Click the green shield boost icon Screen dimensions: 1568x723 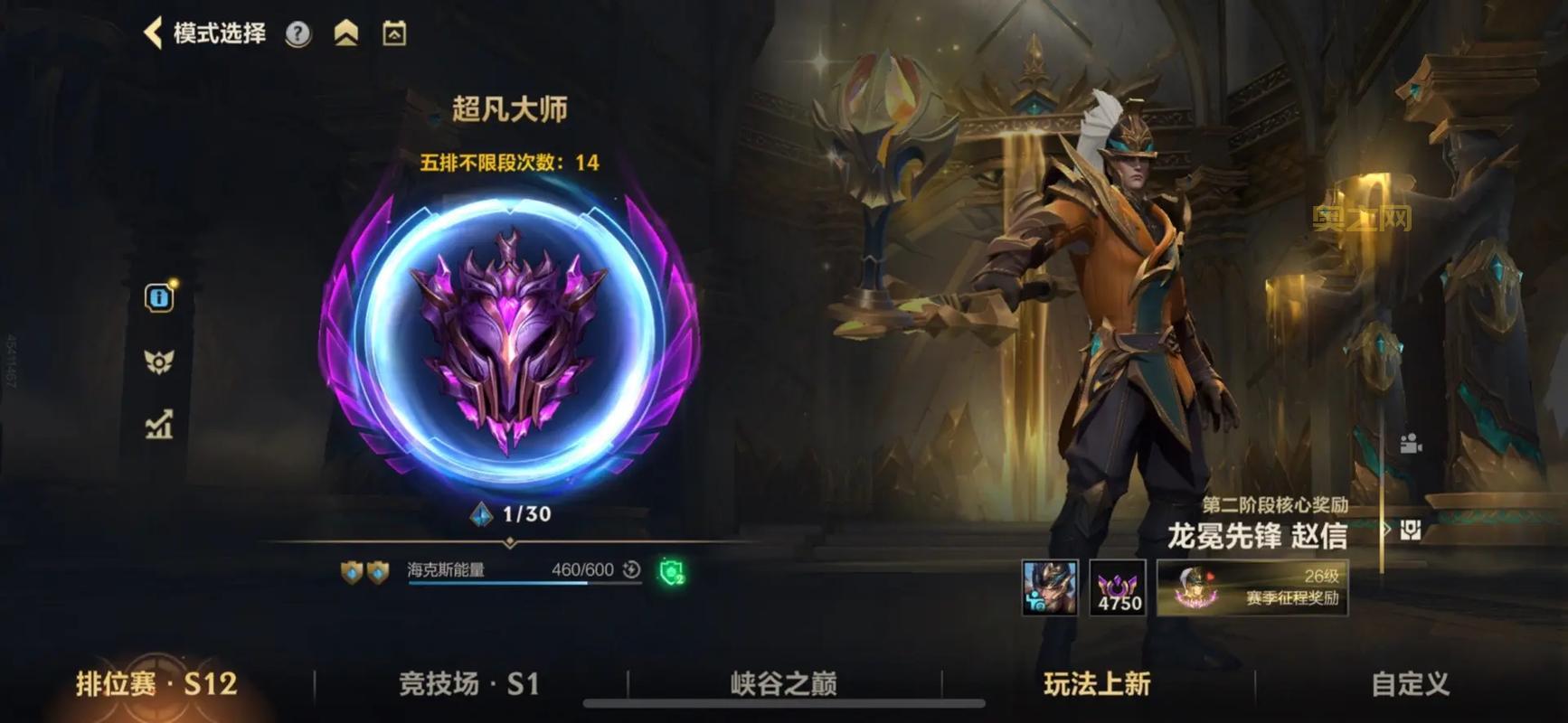tap(671, 573)
